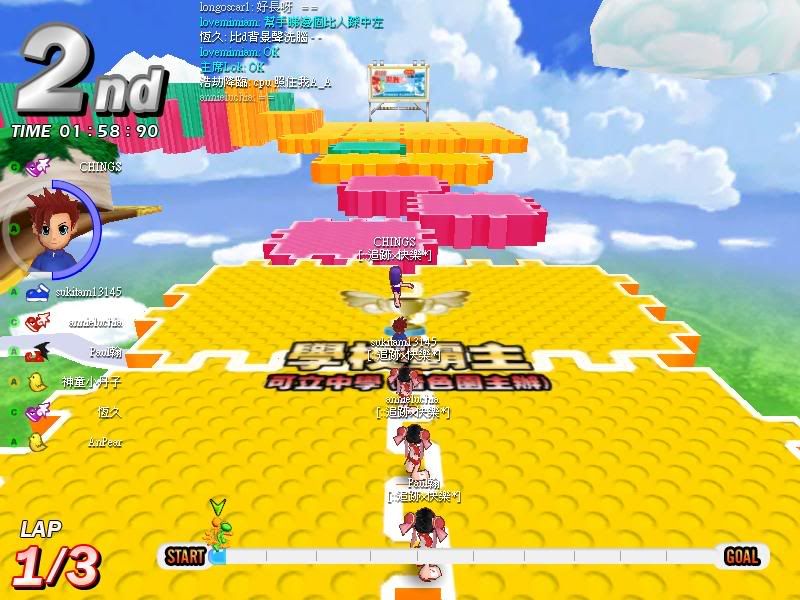Viewport: 800px width, 600px height.
Task: Choose AnPear's row in the racer list
Action: (x=105, y=441)
